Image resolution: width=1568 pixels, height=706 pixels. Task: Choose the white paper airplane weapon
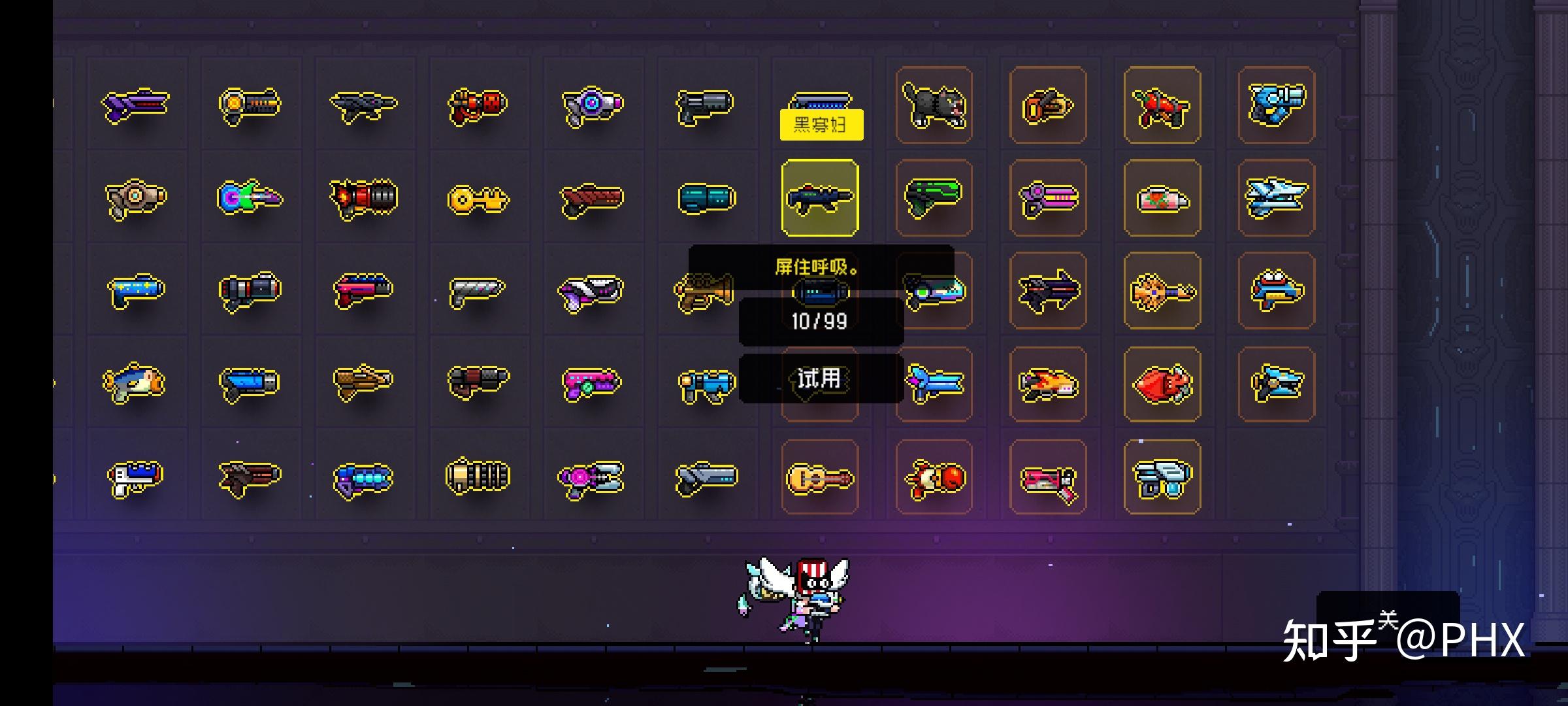pyautogui.click(x=1275, y=198)
